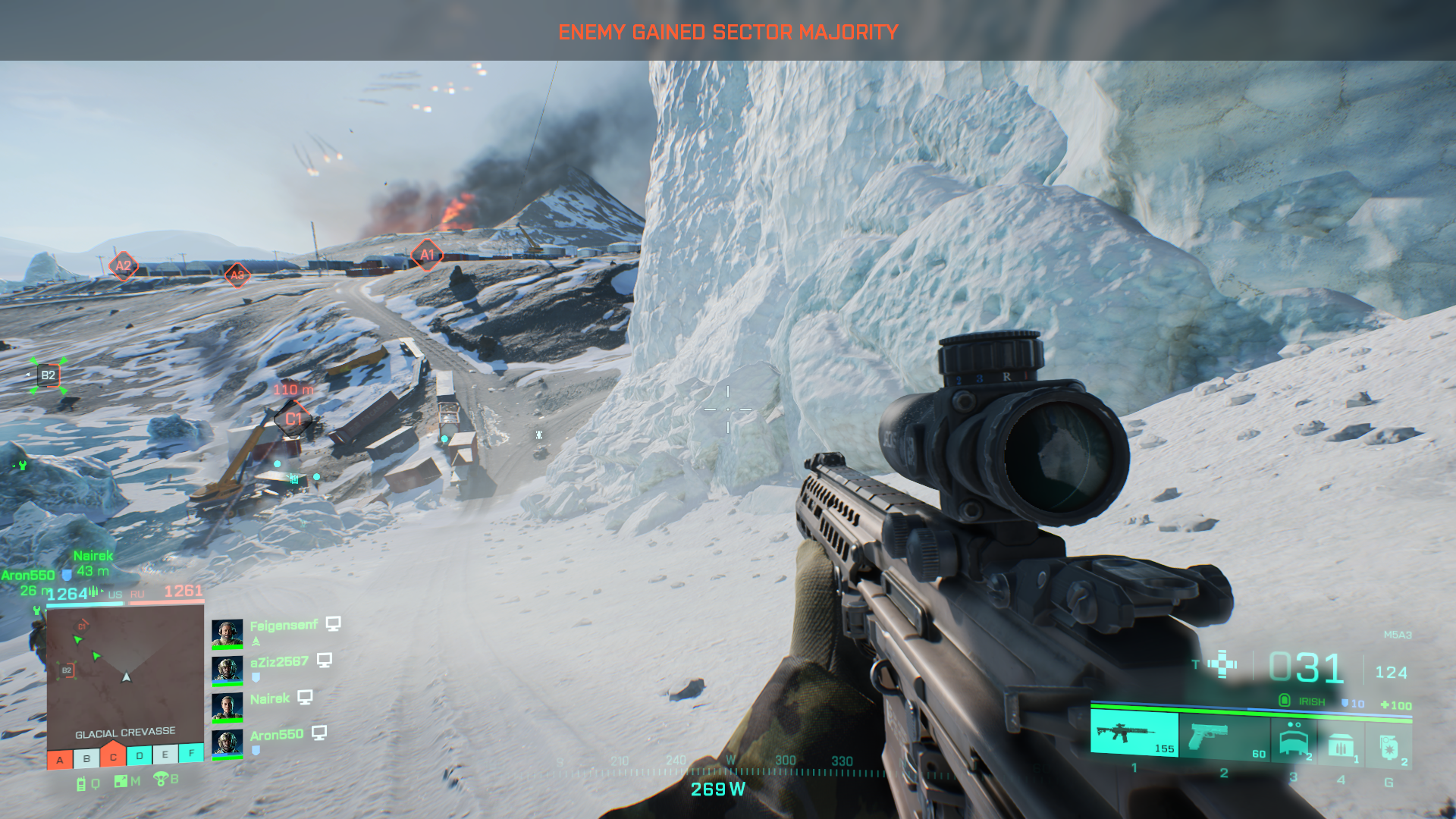Select sector F on the sector bar

191,753
